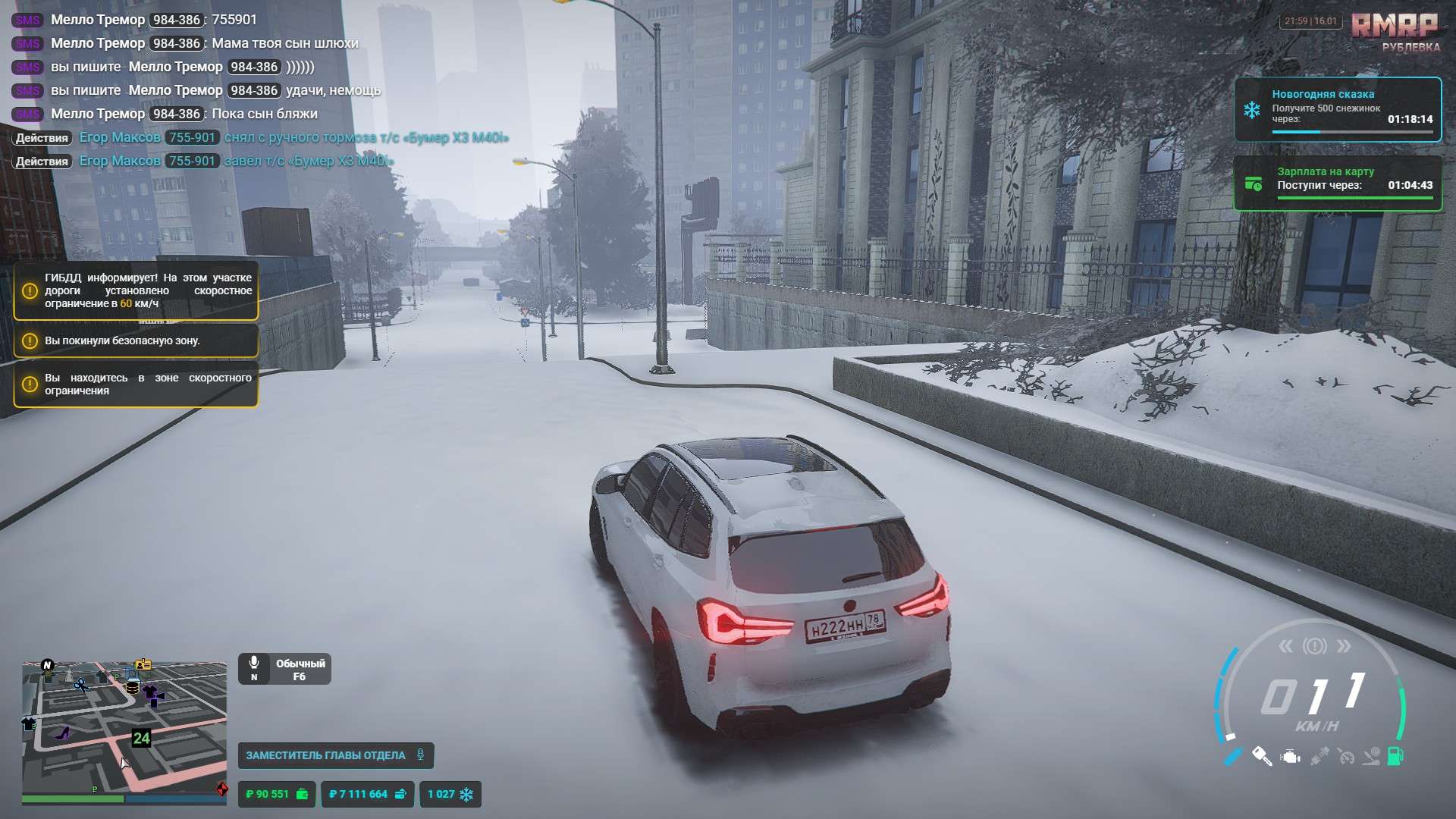
Task: Toggle the car key lock icon
Action: [x=1262, y=756]
